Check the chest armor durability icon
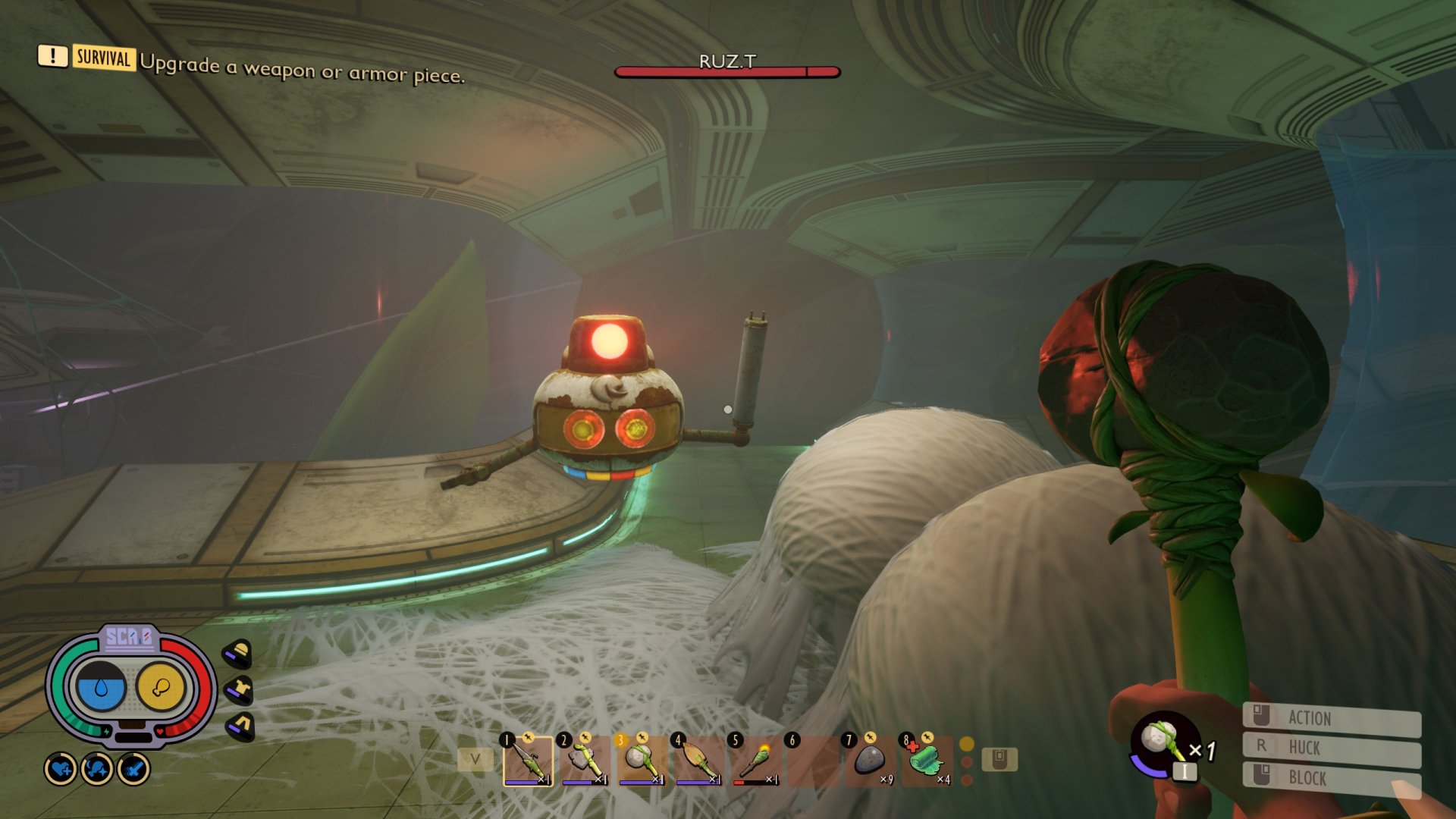1456x819 pixels. [240, 689]
